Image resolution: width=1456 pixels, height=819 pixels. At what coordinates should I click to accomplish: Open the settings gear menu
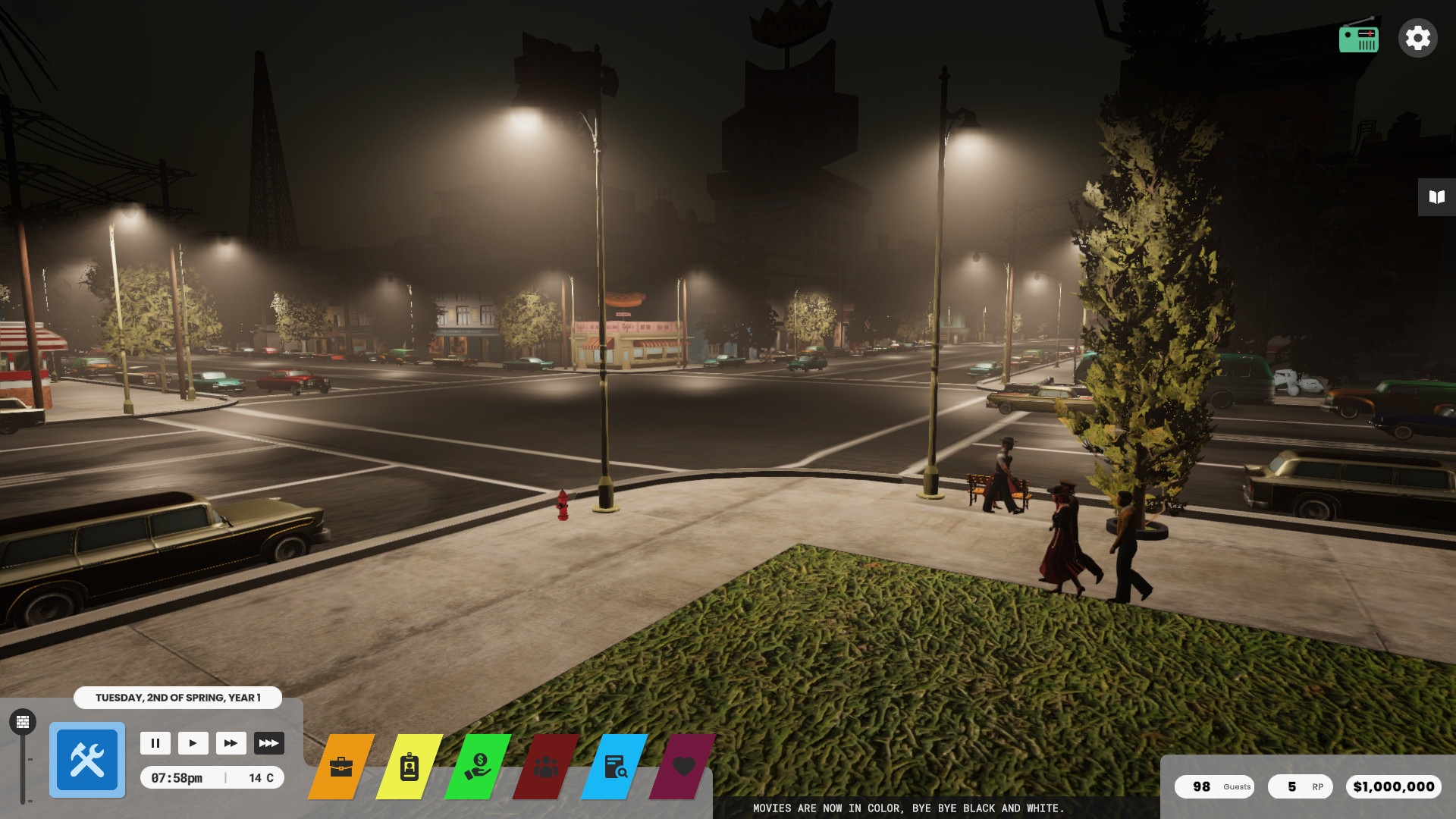(x=1418, y=37)
